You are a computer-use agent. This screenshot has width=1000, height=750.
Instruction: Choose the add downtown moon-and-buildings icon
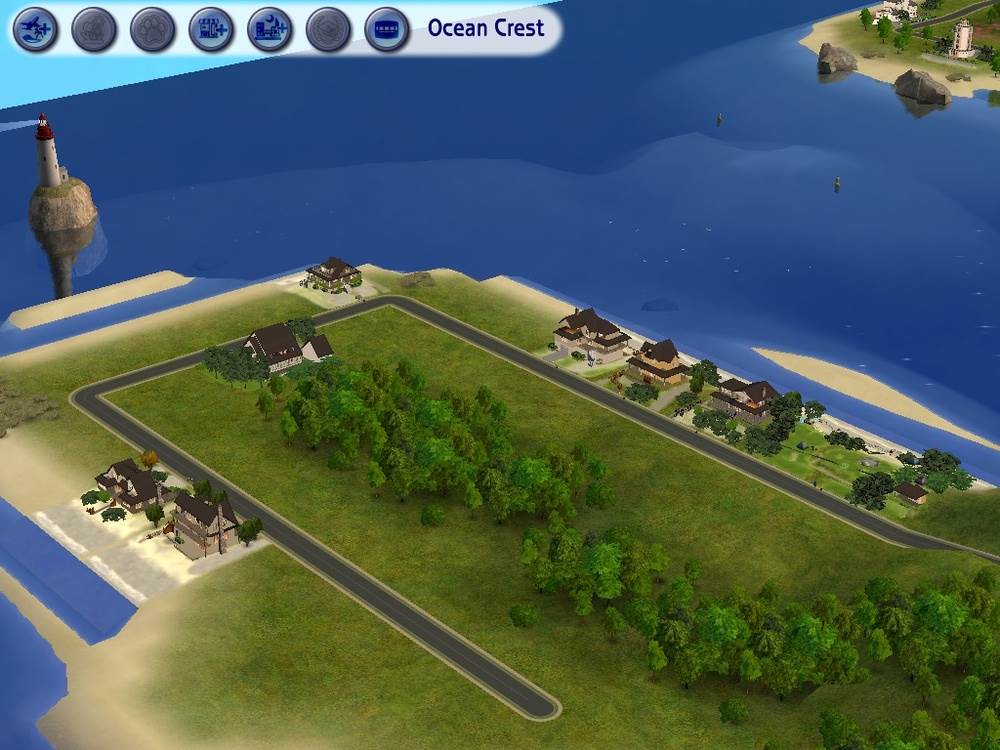click(270, 29)
